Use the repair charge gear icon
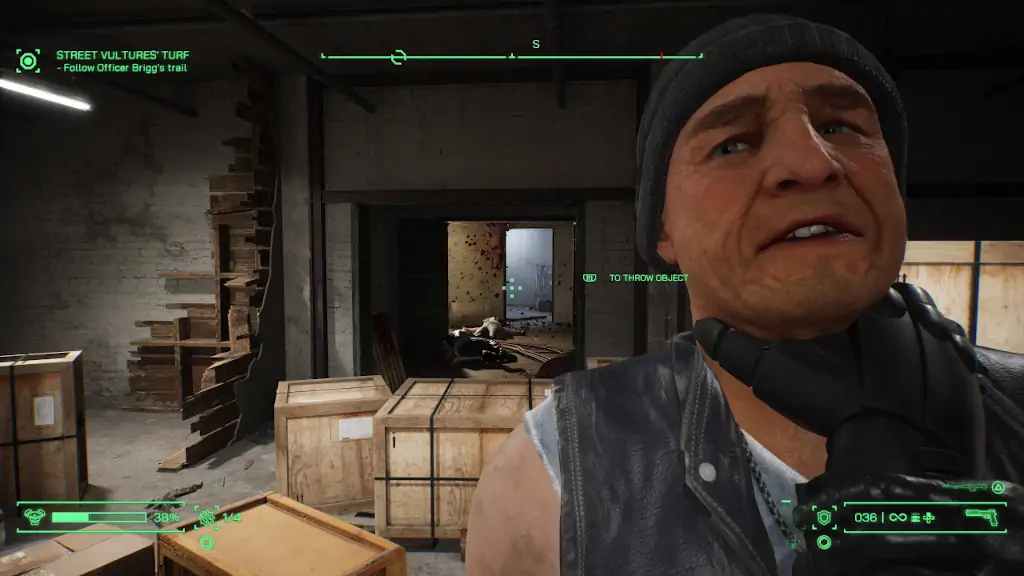The width and height of the screenshot is (1024, 576). point(207,517)
